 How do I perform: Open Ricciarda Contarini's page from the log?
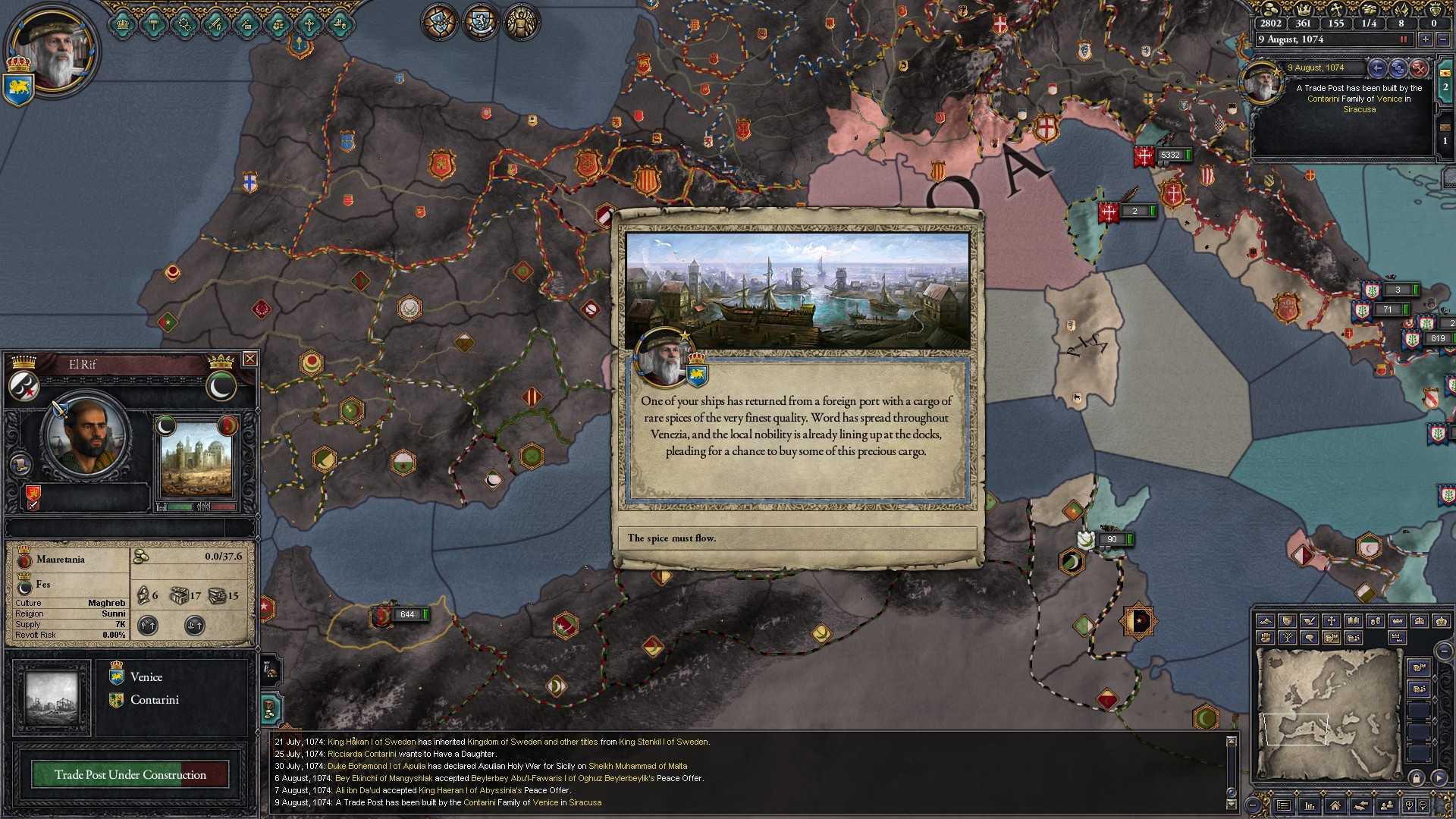(x=362, y=754)
